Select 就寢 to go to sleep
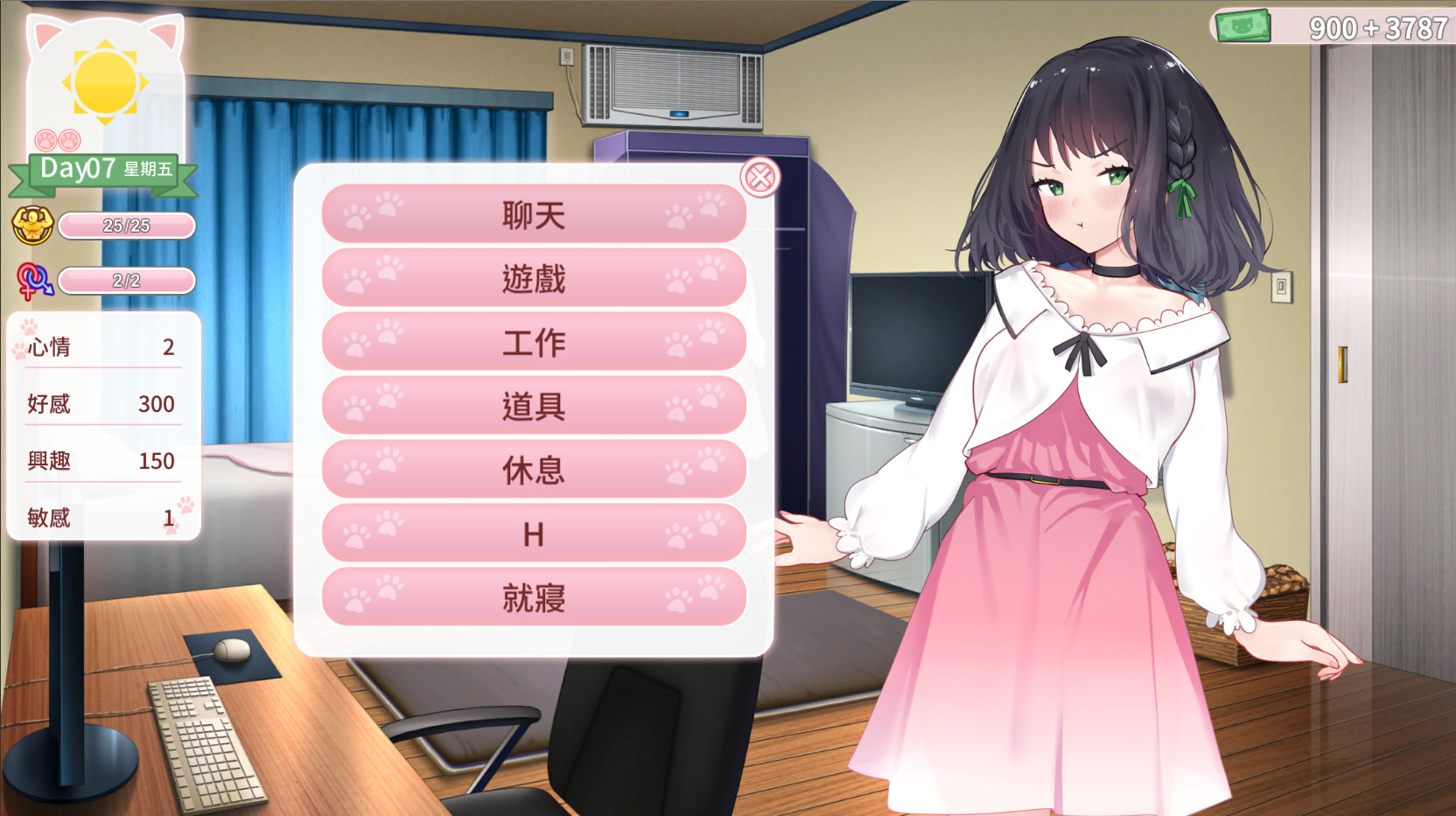Screen dimensions: 1456x816 coord(534,596)
